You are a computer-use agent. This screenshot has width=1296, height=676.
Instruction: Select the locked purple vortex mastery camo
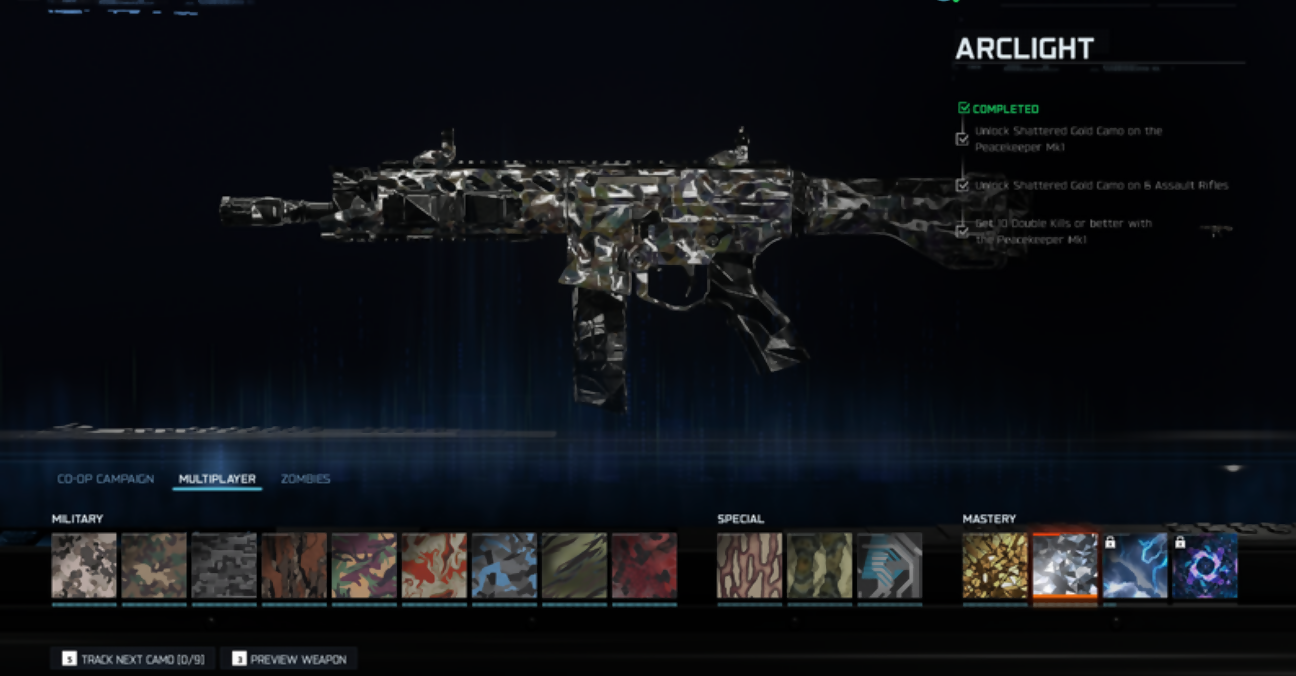pos(1205,566)
